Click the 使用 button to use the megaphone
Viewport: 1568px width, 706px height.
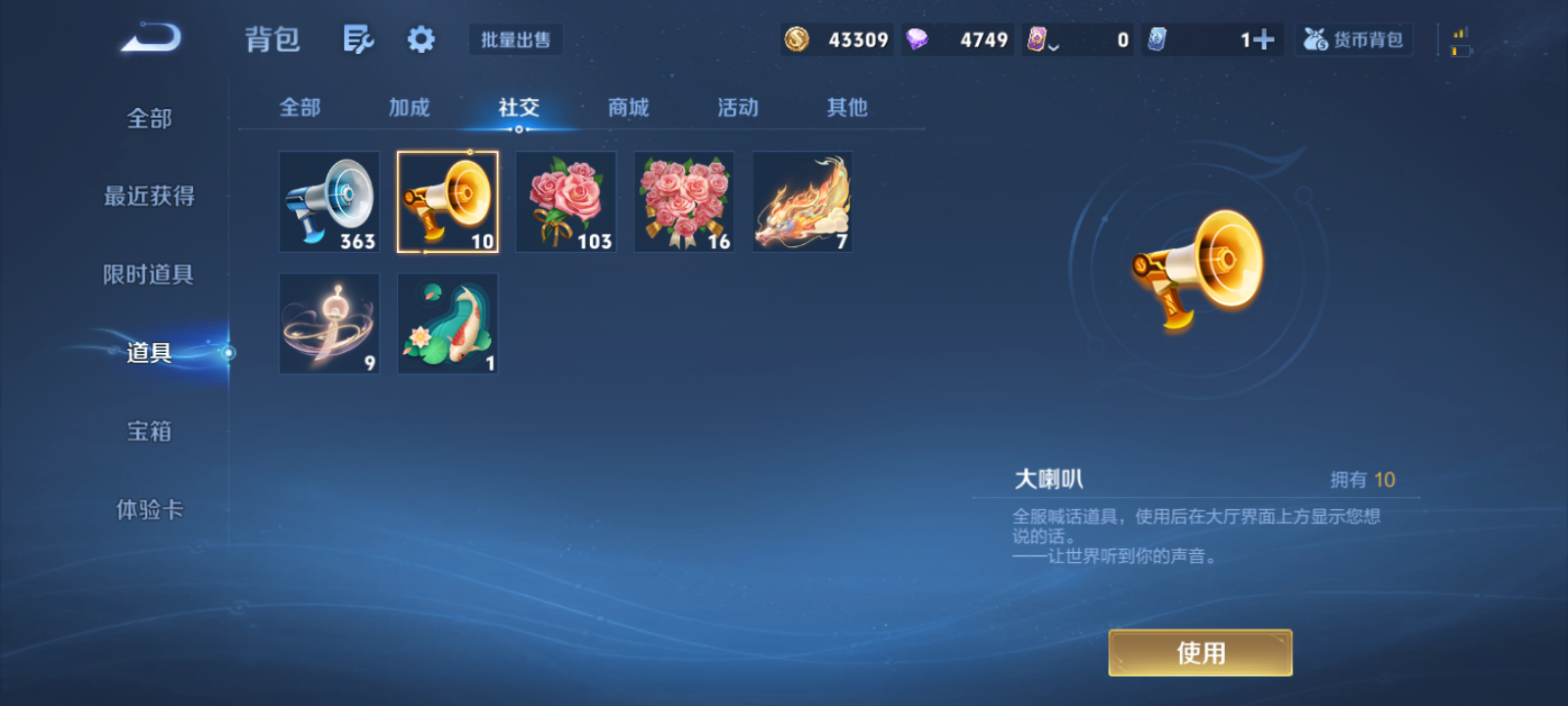click(1200, 651)
